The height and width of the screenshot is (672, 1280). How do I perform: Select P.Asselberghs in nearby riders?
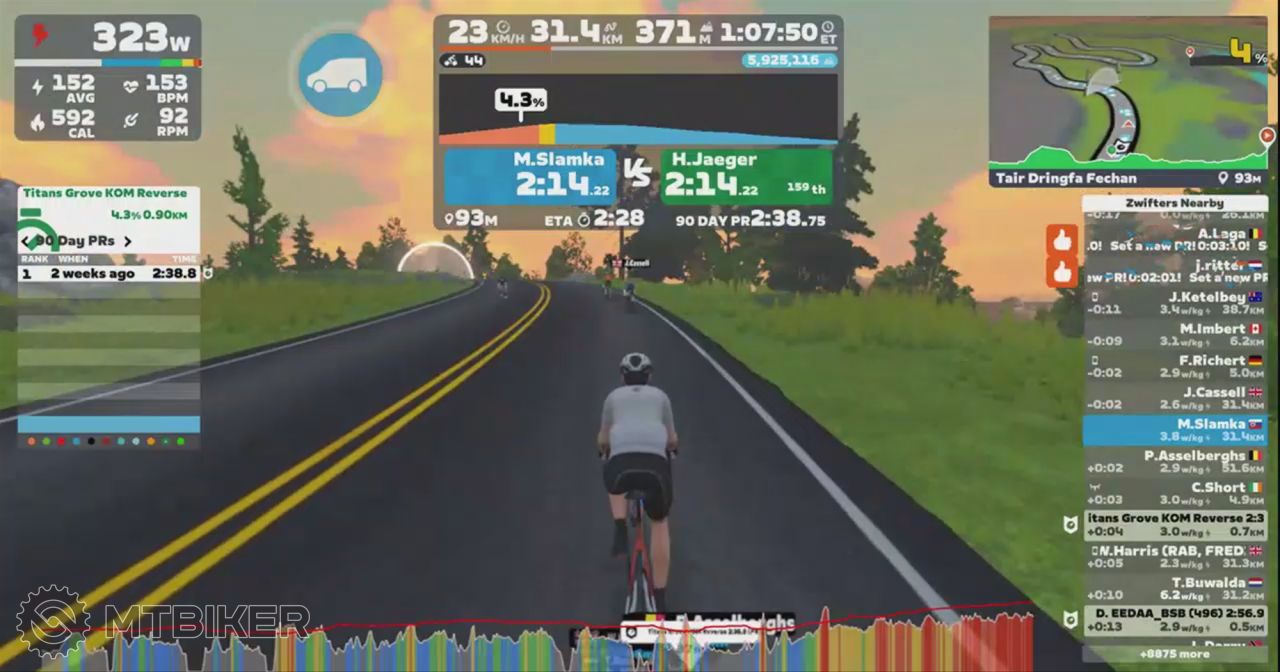(1175, 462)
